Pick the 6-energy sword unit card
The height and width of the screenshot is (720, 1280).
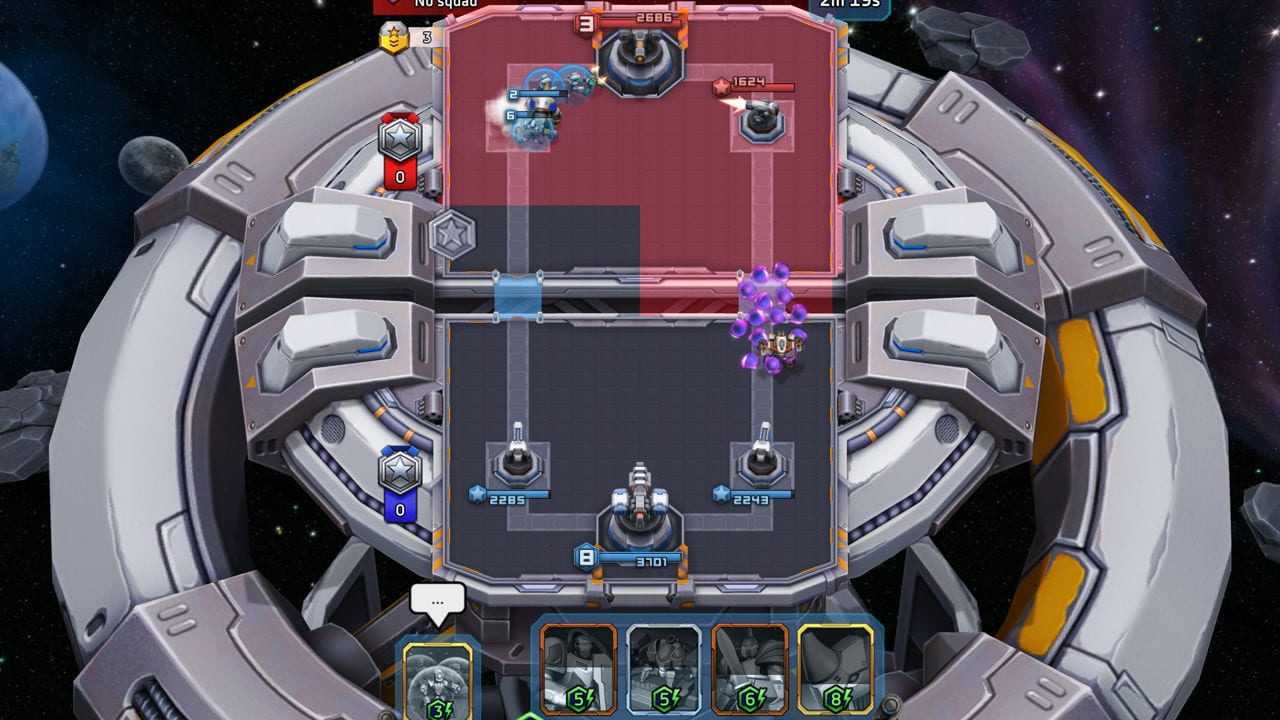pos(750,668)
